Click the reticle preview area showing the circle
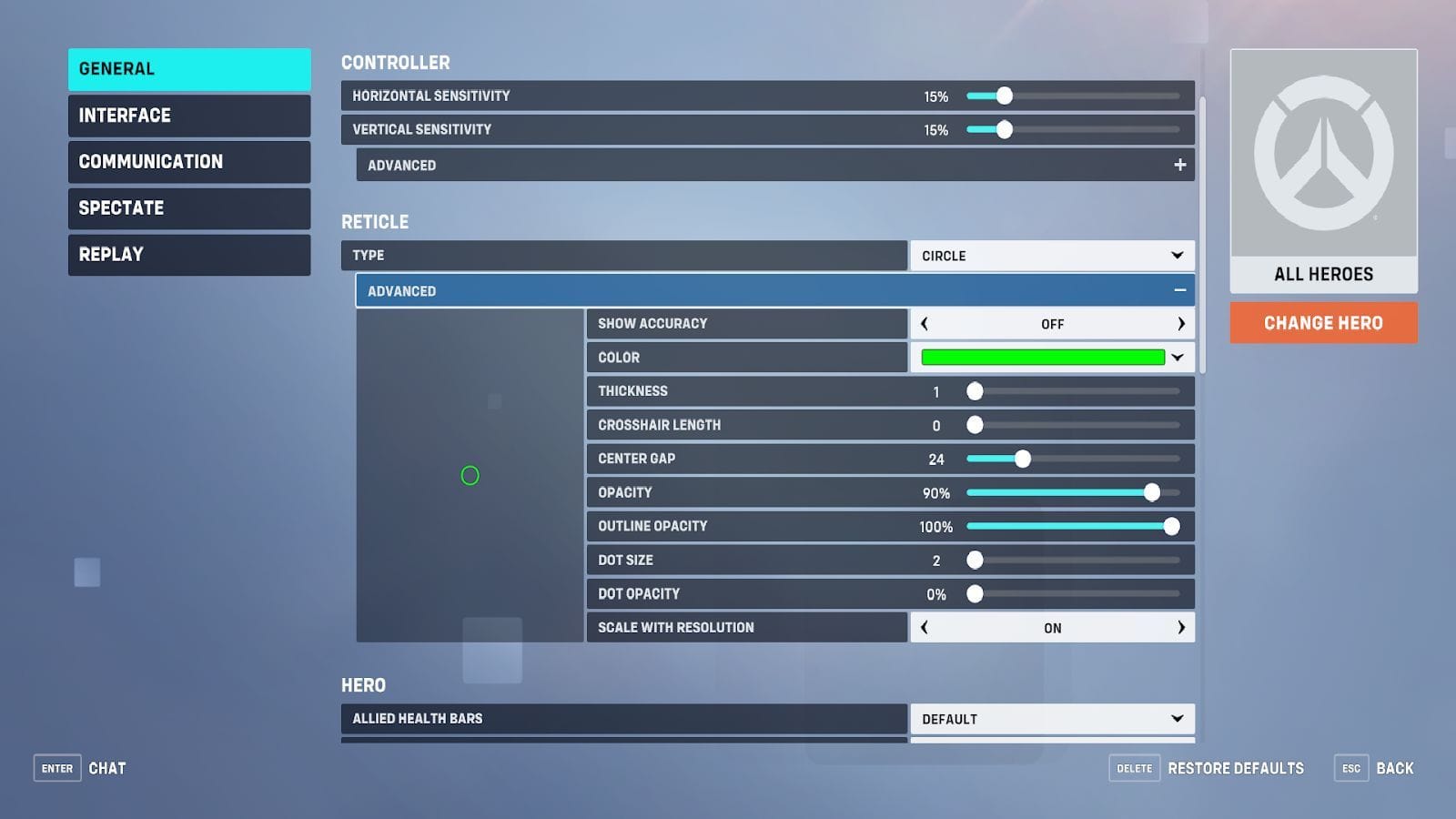This screenshot has width=1456, height=819. click(470, 475)
